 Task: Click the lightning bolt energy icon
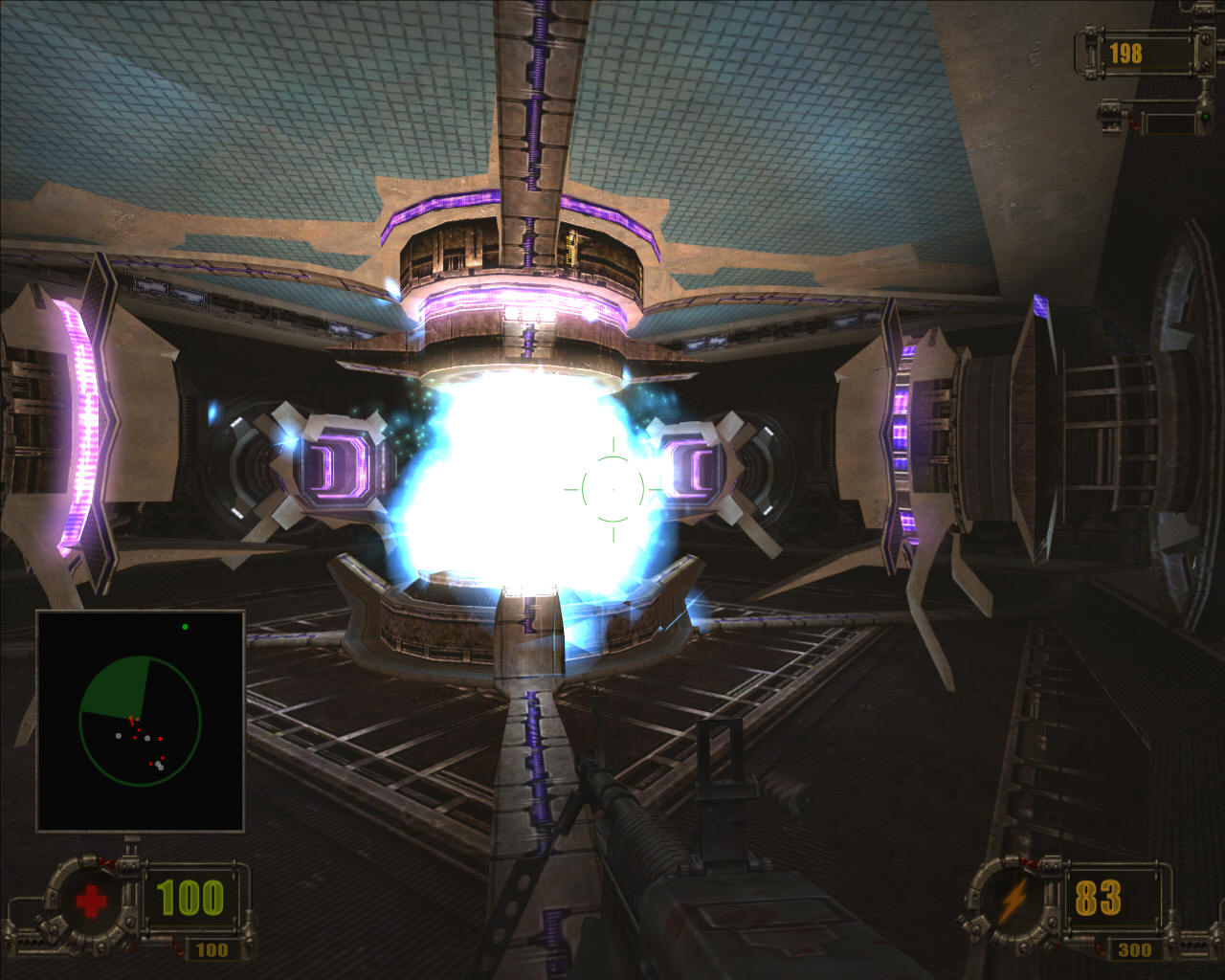point(1013,900)
